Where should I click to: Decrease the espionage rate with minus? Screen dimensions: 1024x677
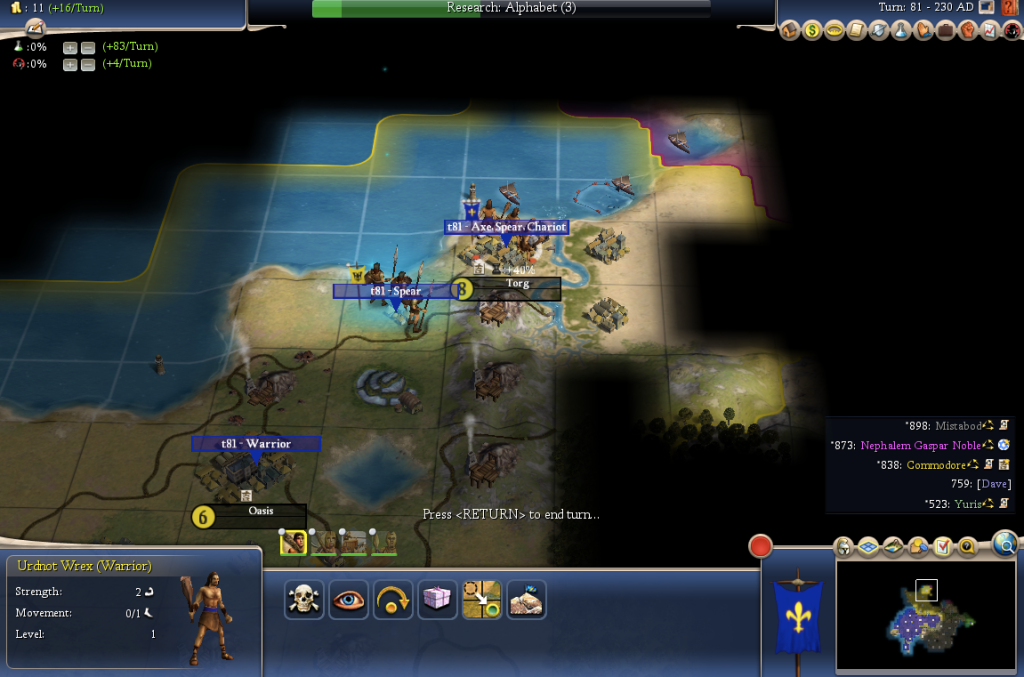click(88, 65)
